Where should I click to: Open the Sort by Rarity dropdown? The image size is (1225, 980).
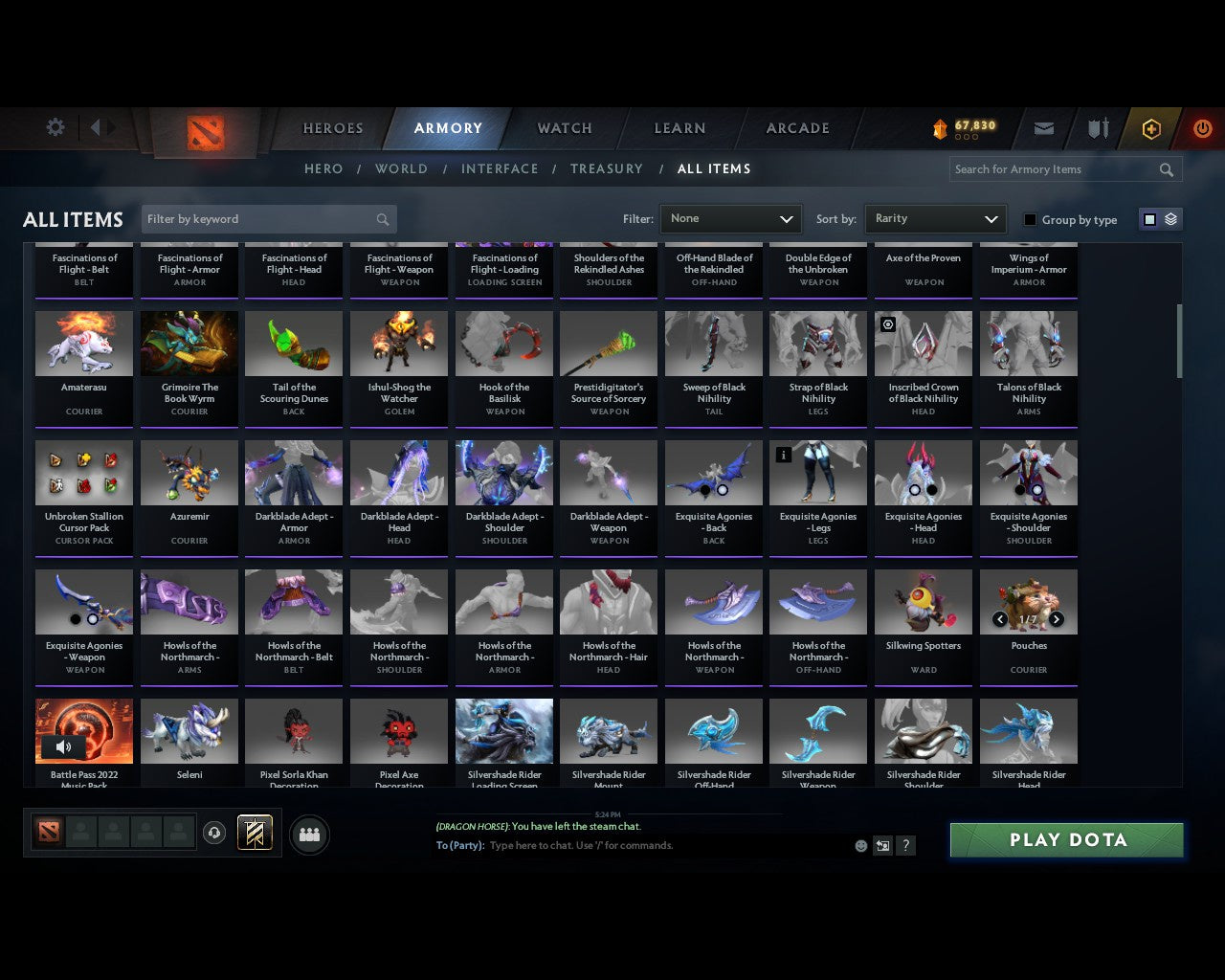point(935,218)
